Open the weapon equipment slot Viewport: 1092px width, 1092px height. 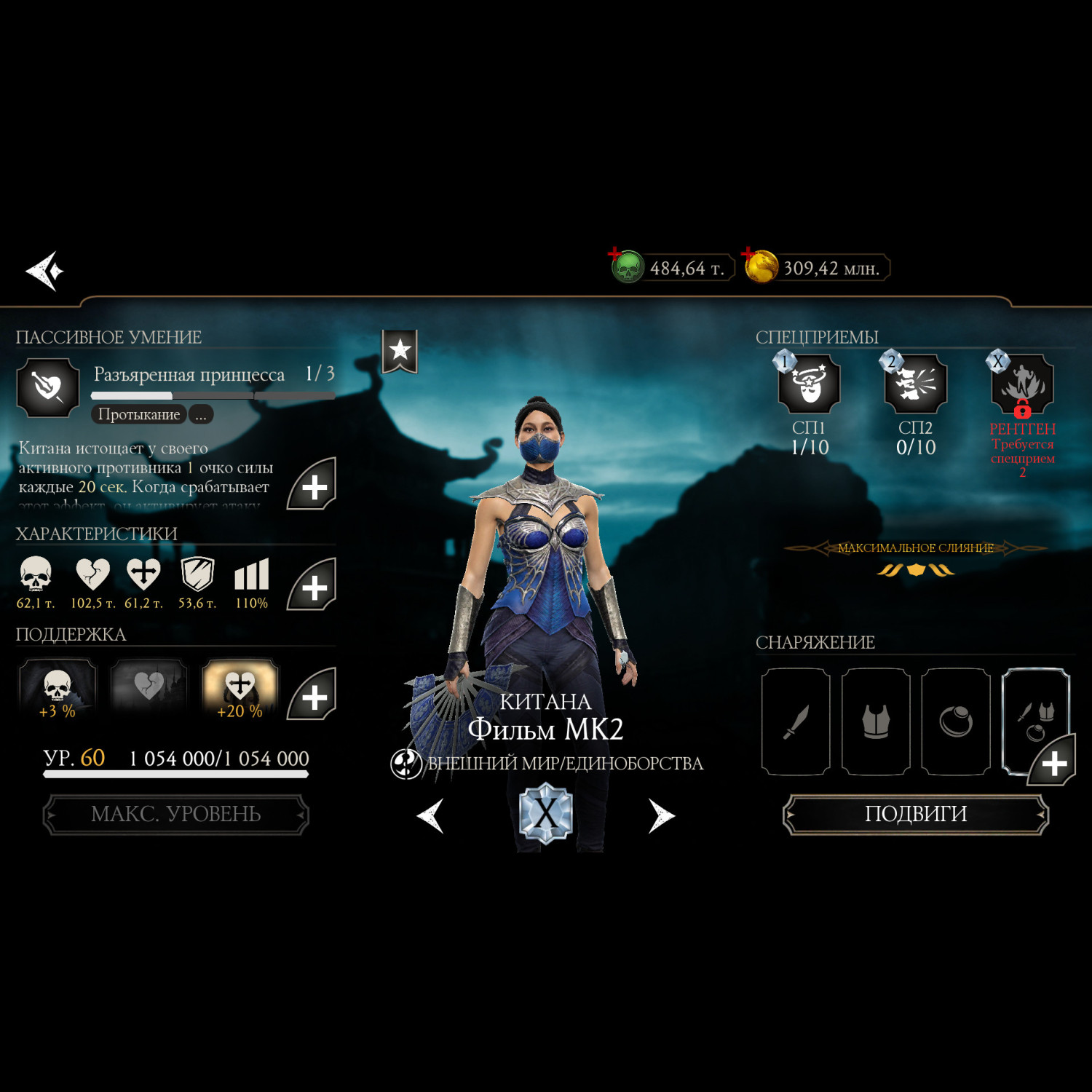[796, 721]
